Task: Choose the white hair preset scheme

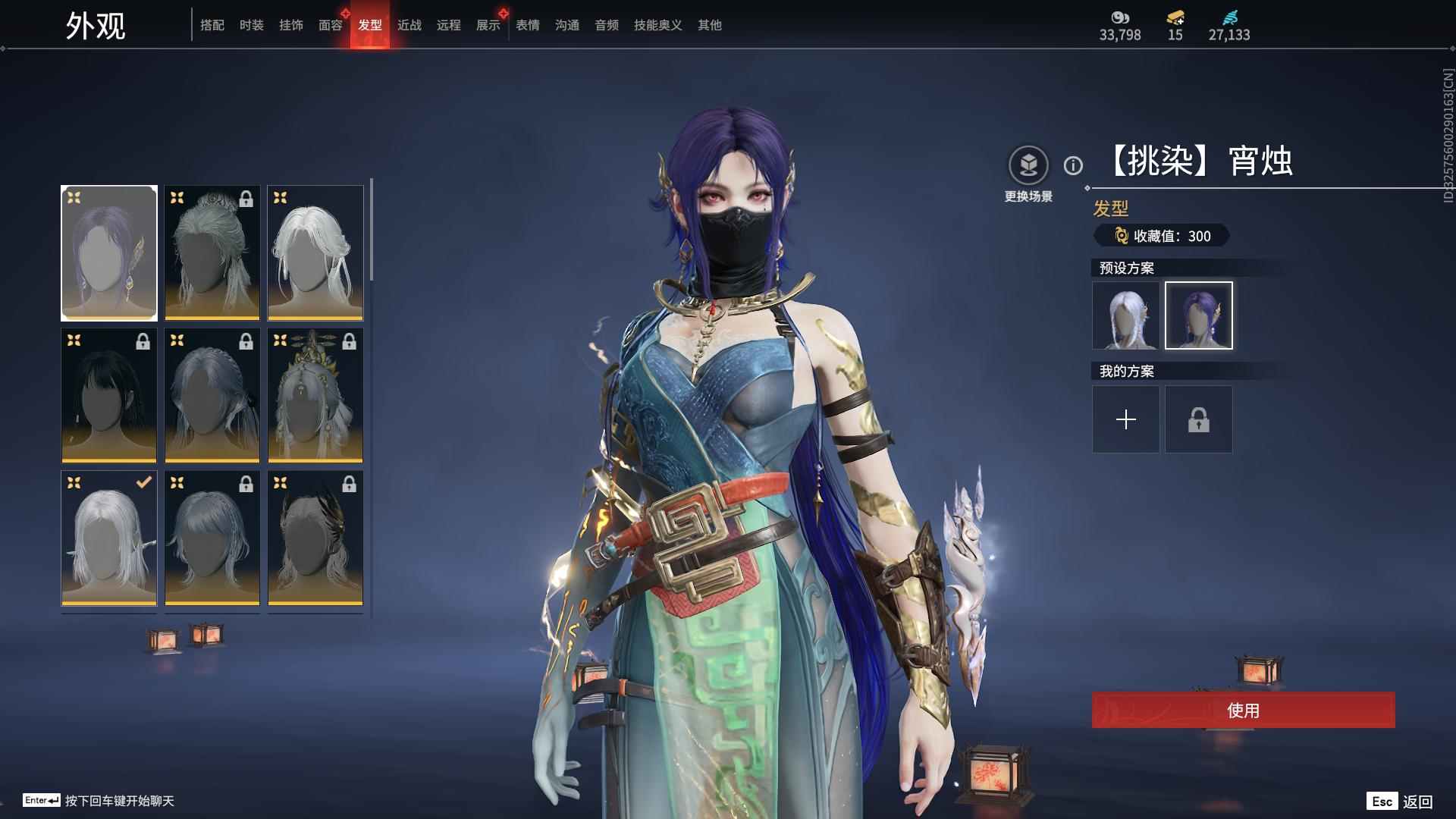Action: 1125,315
